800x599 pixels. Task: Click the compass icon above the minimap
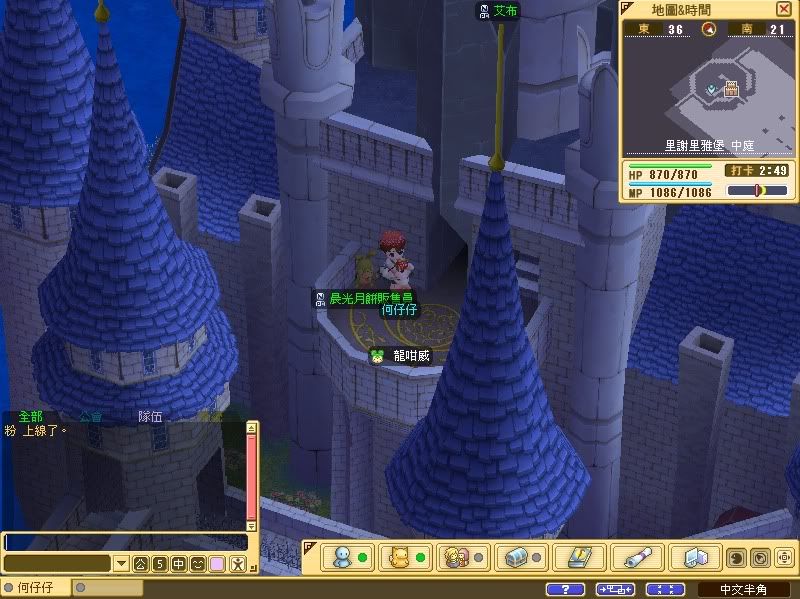point(709,29)
